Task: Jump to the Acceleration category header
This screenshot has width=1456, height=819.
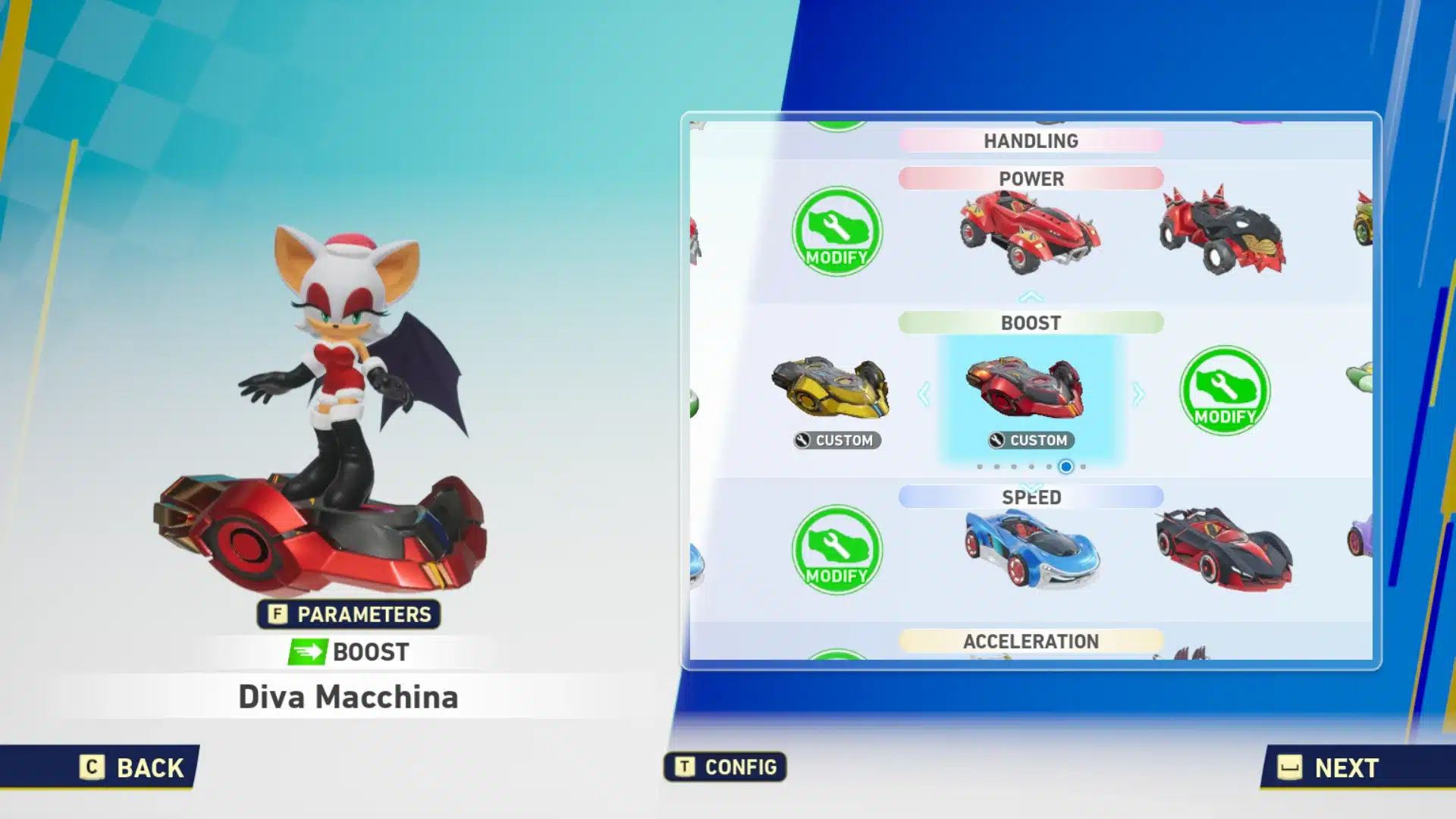Action: click(1031, 642)
